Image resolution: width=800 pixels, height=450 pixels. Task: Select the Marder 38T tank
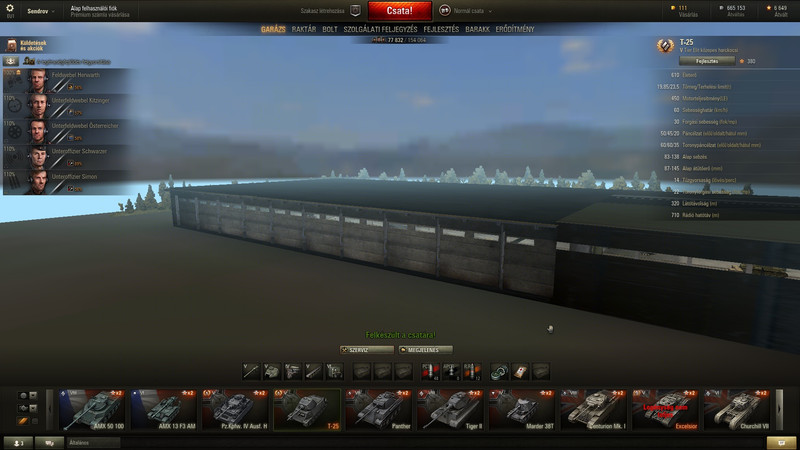click(x=521, y=409)
